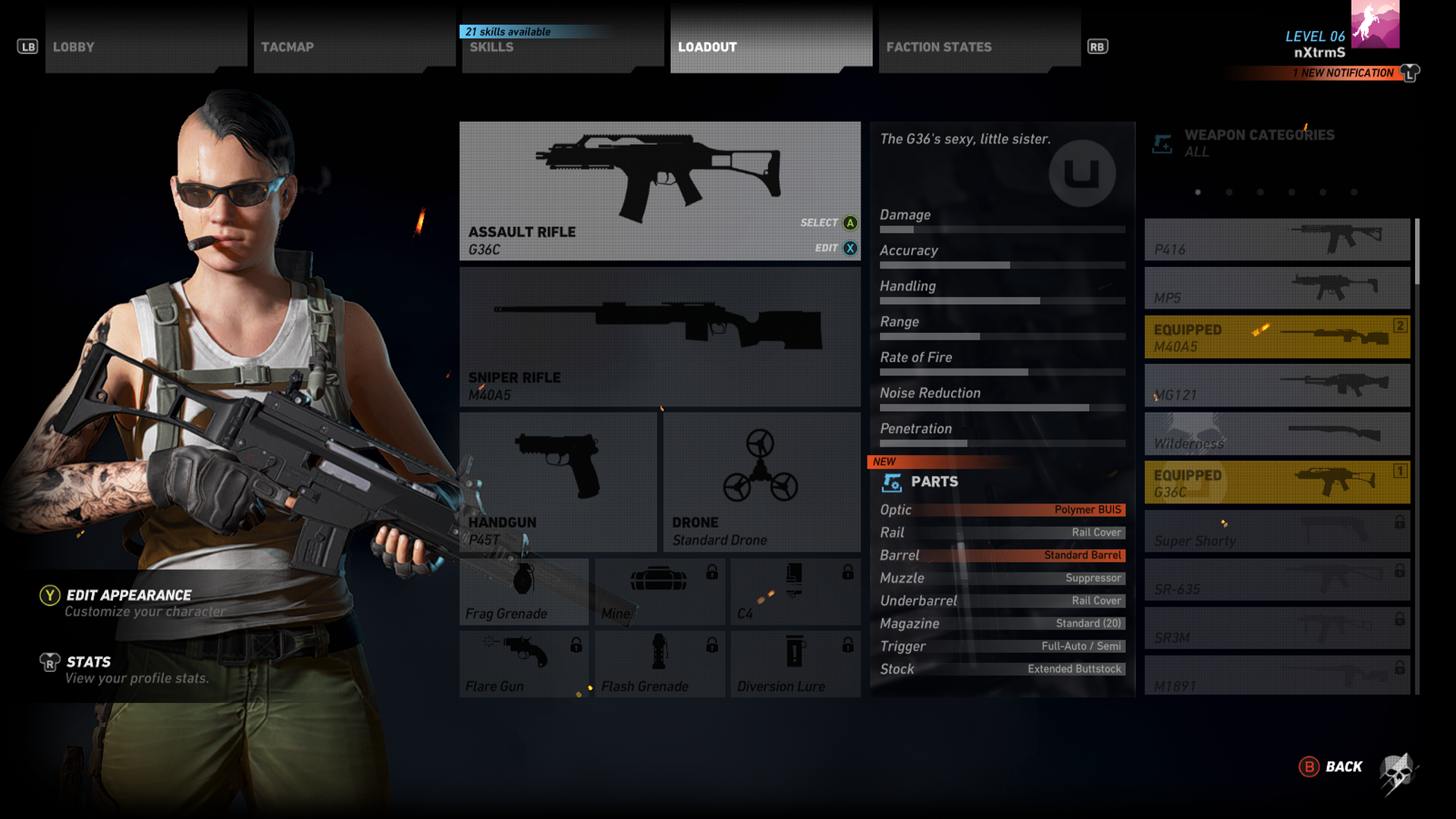Change the Suppressor muzzle part
This screenshot has height=819, width=1456.
pyautogui.click(x=1002, y=579)
